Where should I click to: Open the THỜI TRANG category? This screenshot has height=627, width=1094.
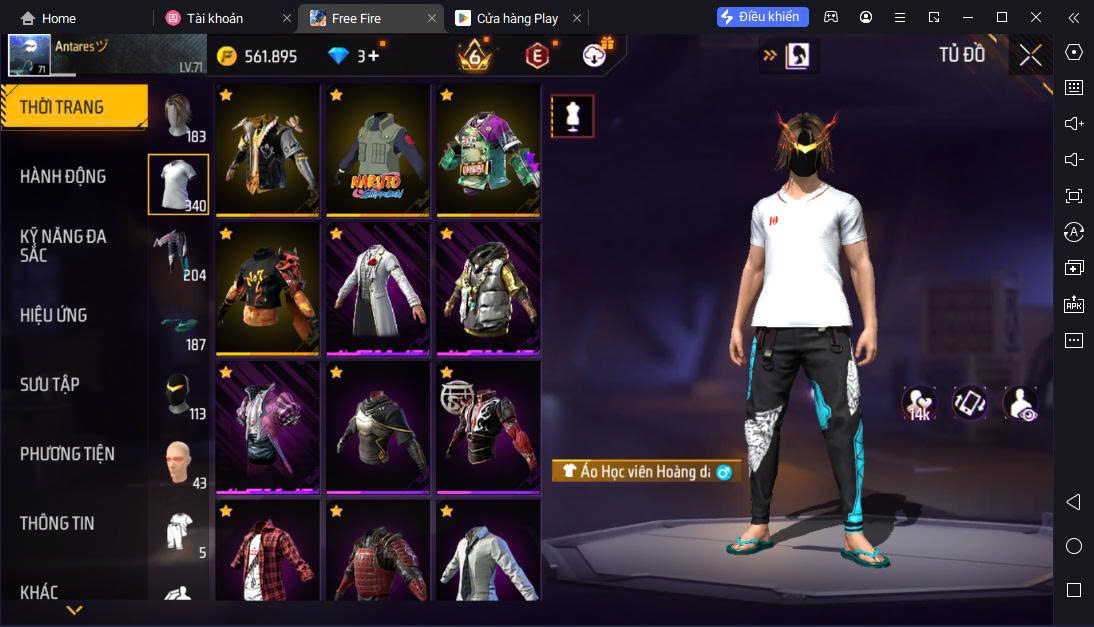pos(73,107)
